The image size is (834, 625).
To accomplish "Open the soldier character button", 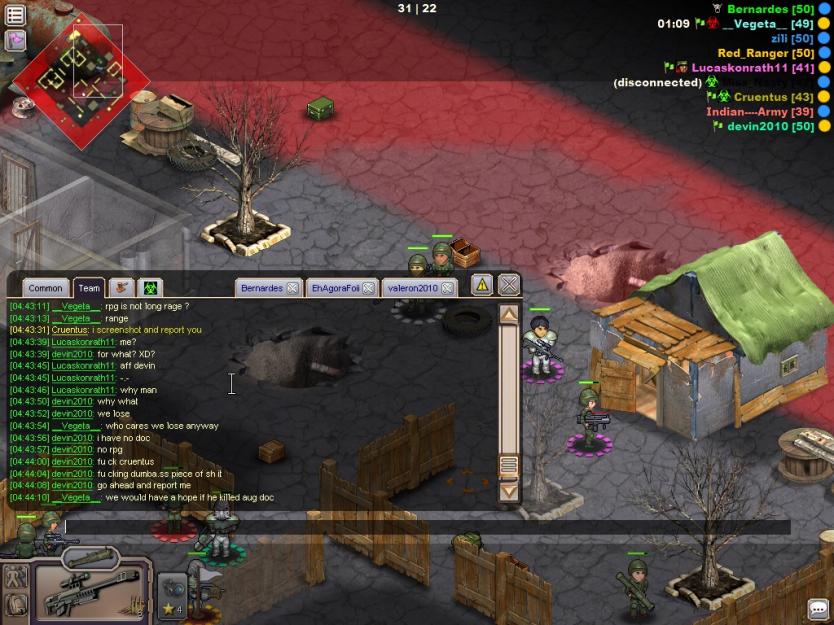I will (x=16, y=576).
